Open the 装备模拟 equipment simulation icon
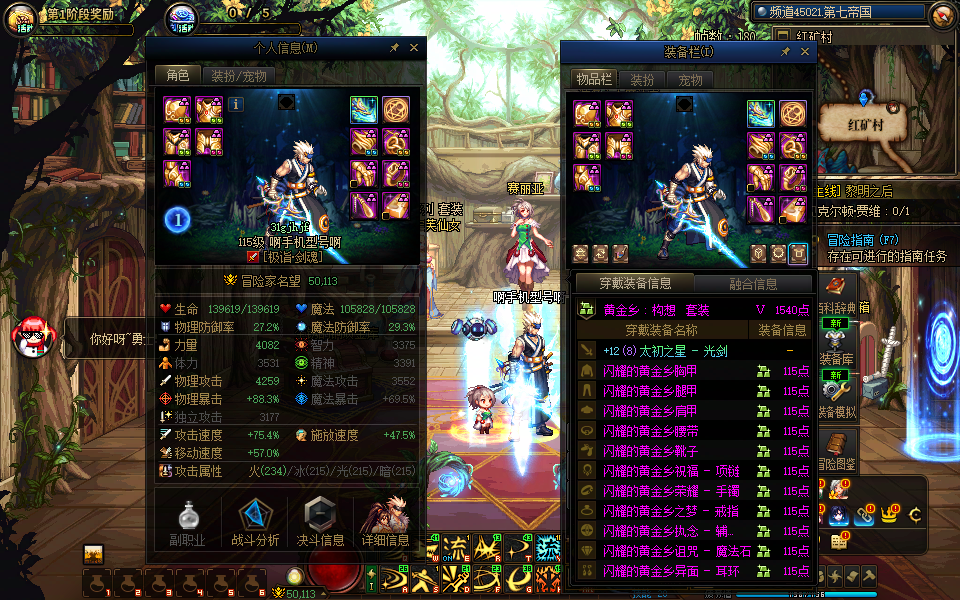960x600 pixels. pos(836,388)
